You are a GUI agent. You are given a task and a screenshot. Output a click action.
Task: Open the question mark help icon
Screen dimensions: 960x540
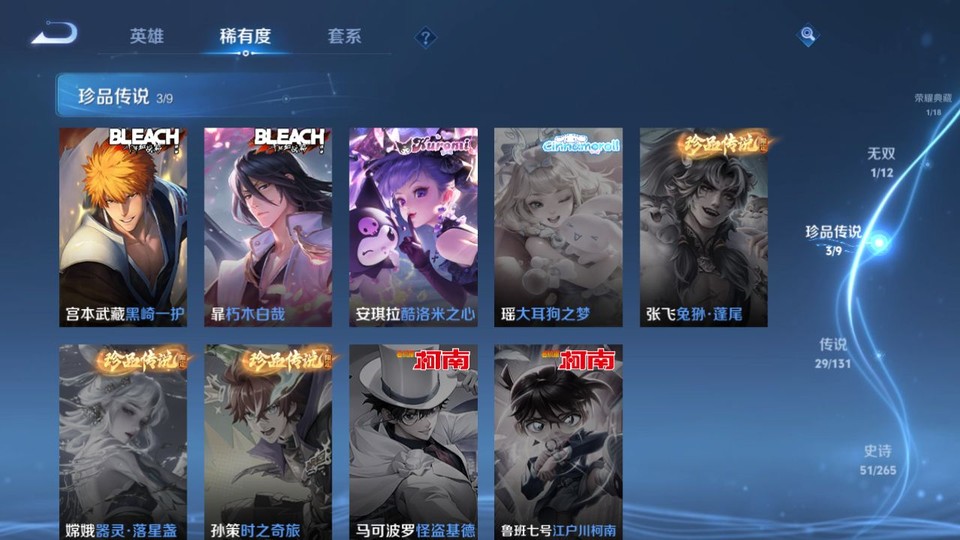pyautogui.click(x=426, y=37)
